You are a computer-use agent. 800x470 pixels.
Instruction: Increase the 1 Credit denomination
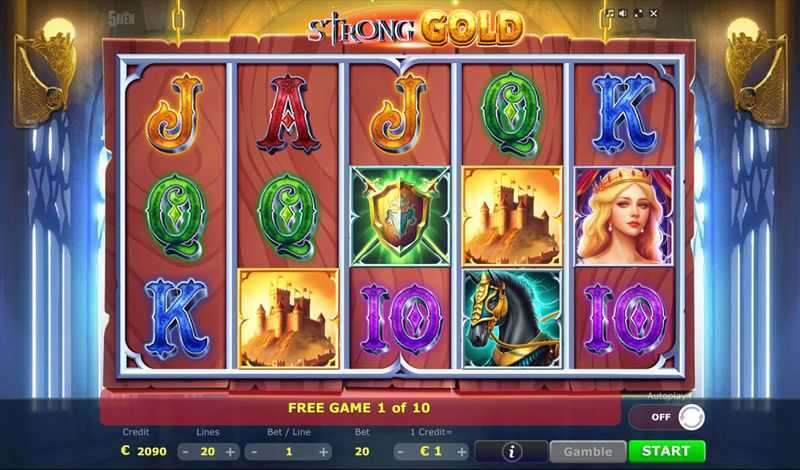[x=457, y=452]
